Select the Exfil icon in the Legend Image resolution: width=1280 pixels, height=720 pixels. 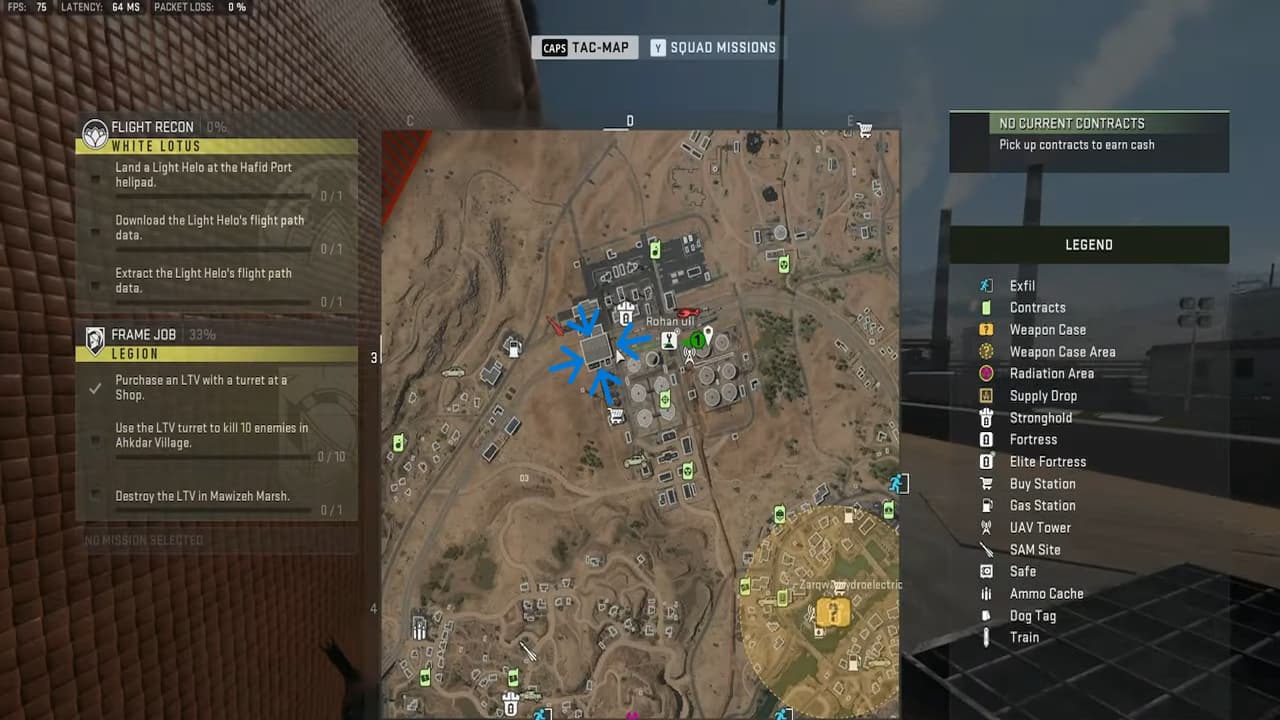(985, 285)
